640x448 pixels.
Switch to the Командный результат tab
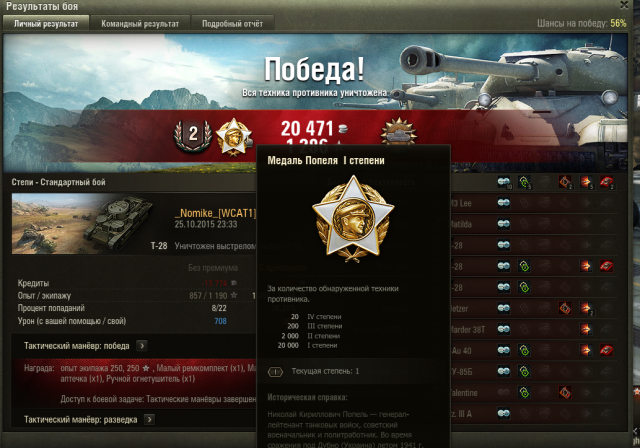147,22
